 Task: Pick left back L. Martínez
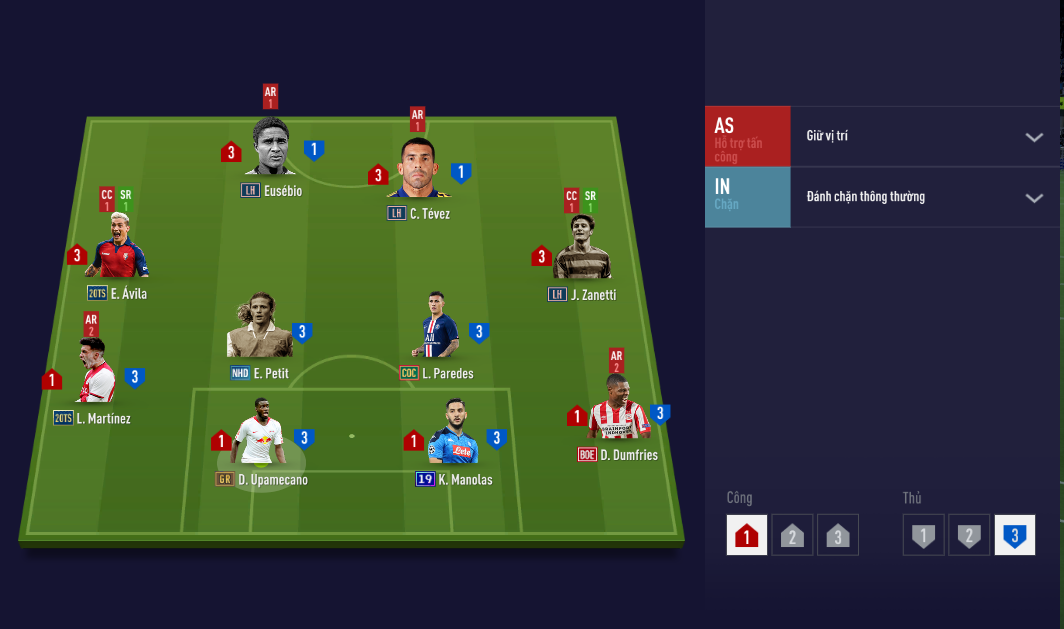(x=96, y=372)
